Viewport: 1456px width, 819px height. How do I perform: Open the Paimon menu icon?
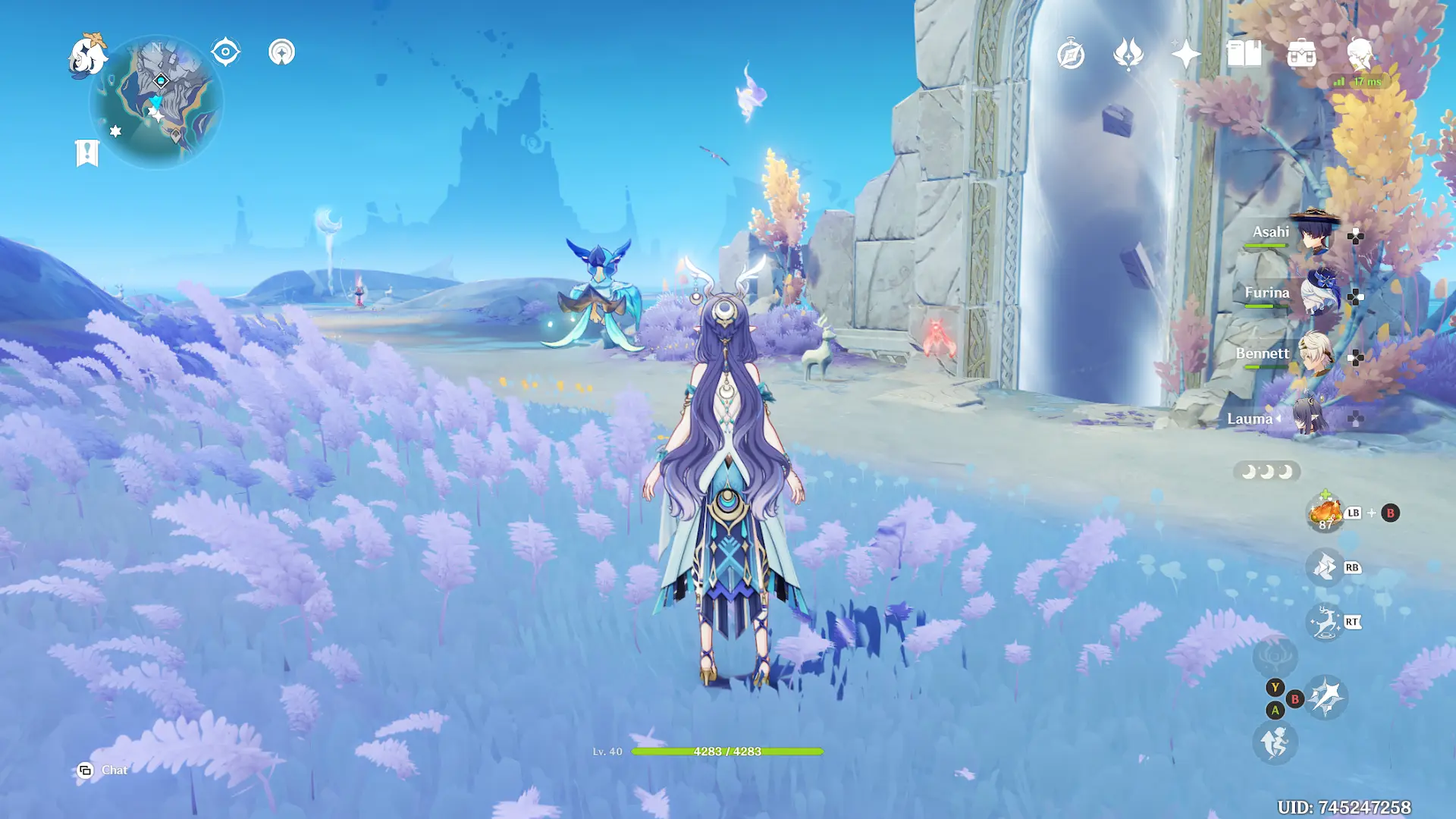(x=87, y=55)
